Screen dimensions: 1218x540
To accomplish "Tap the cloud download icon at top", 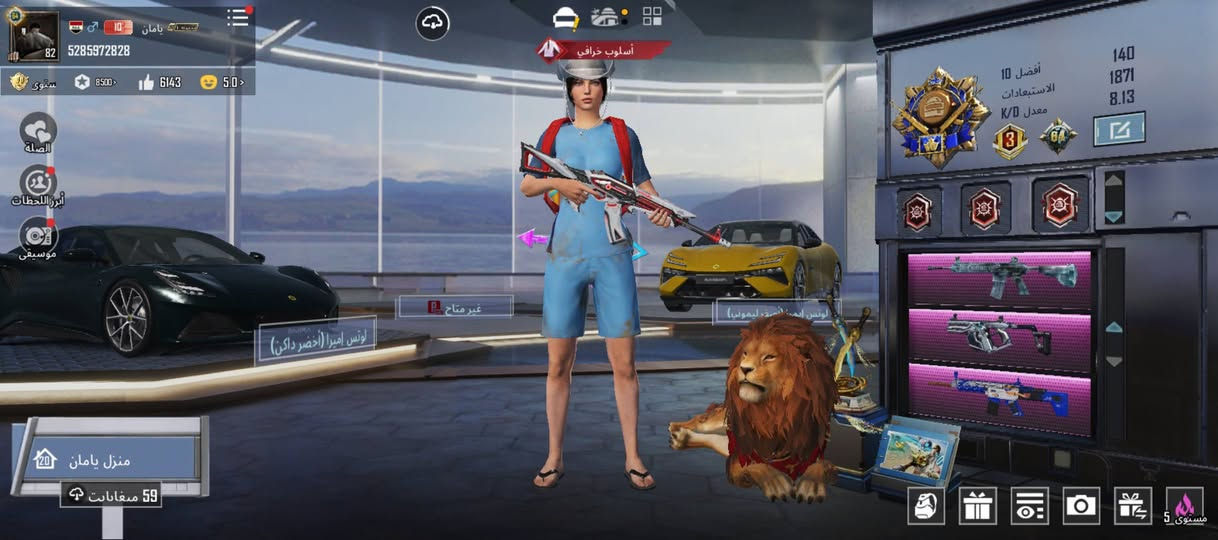I will coord(432,23).
